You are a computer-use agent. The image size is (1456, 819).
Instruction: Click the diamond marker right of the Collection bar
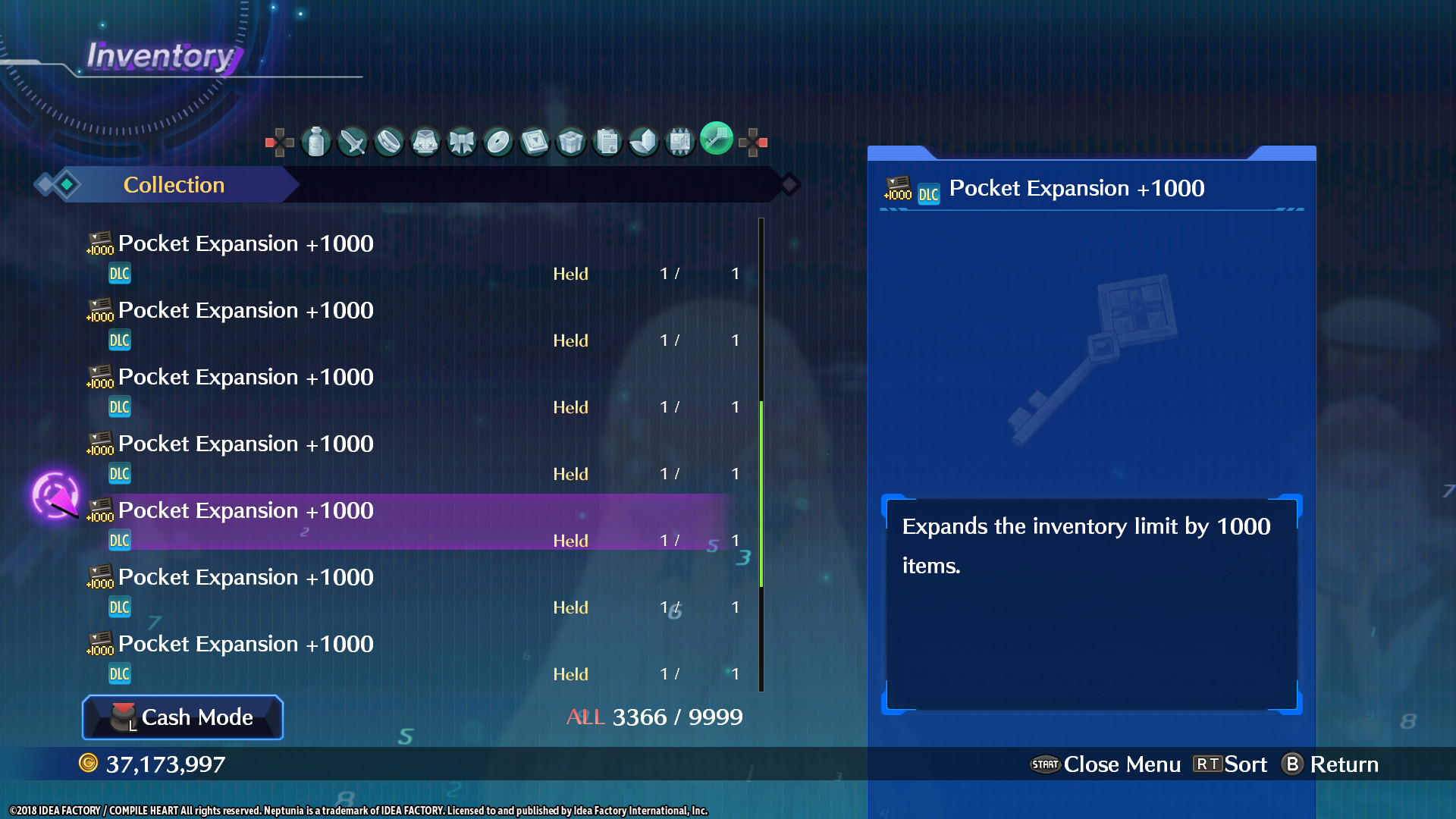click(789, 184)
